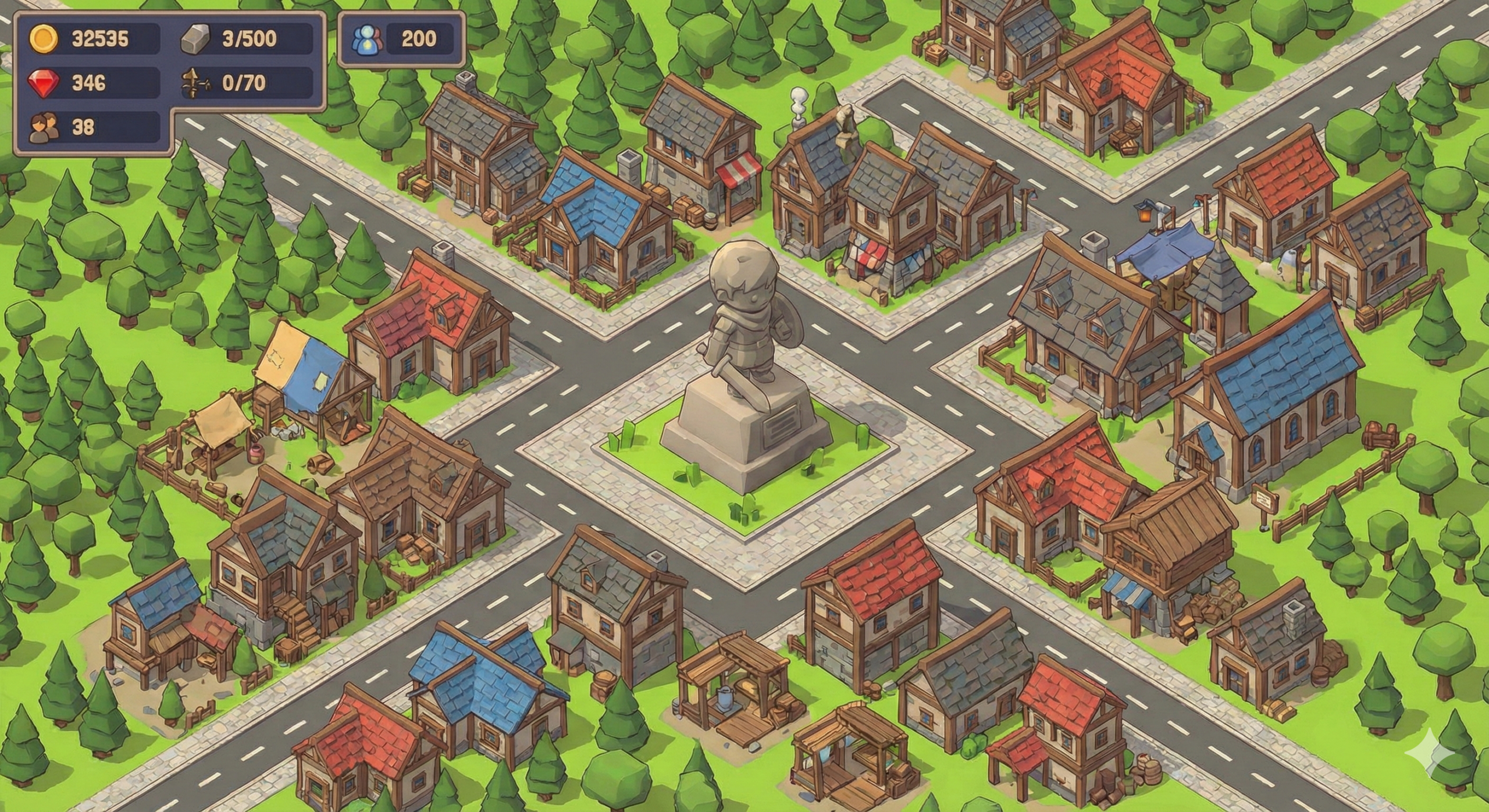1489x812 pixels.
Task: Open the villagers icon showing 38
Action: point(44,127)
